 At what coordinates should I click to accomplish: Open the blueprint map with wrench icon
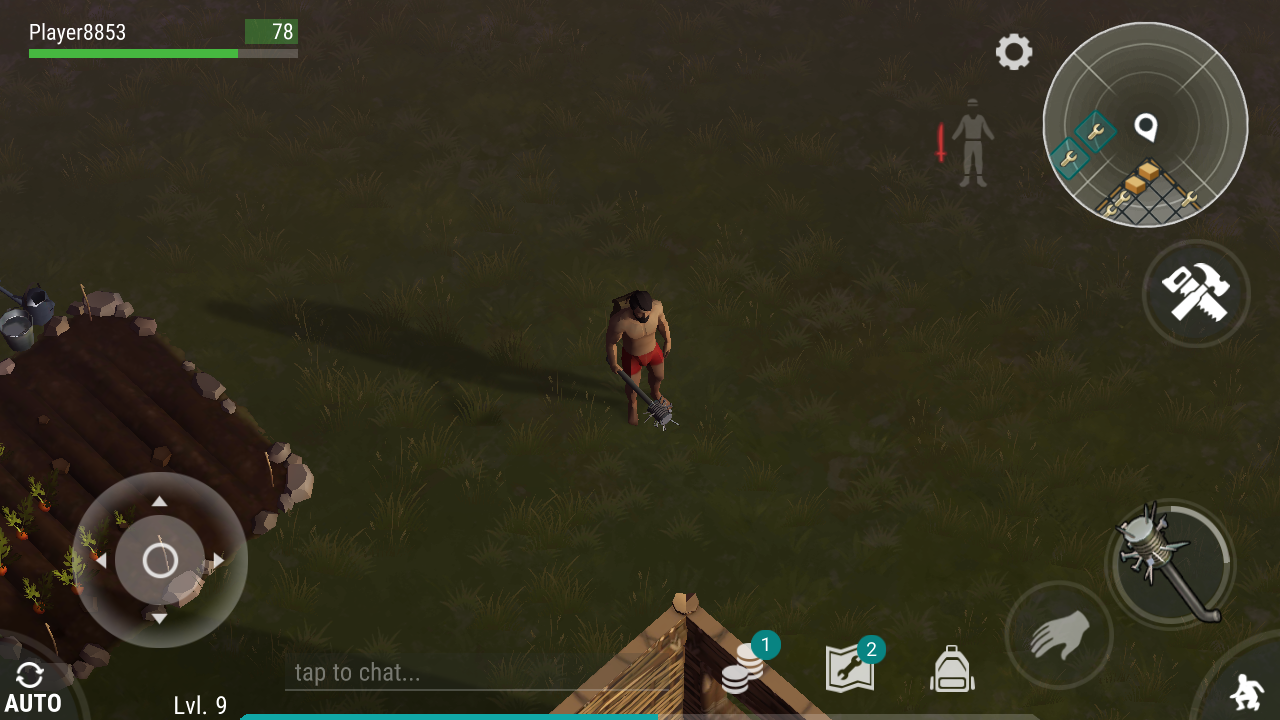pos(850,668)
